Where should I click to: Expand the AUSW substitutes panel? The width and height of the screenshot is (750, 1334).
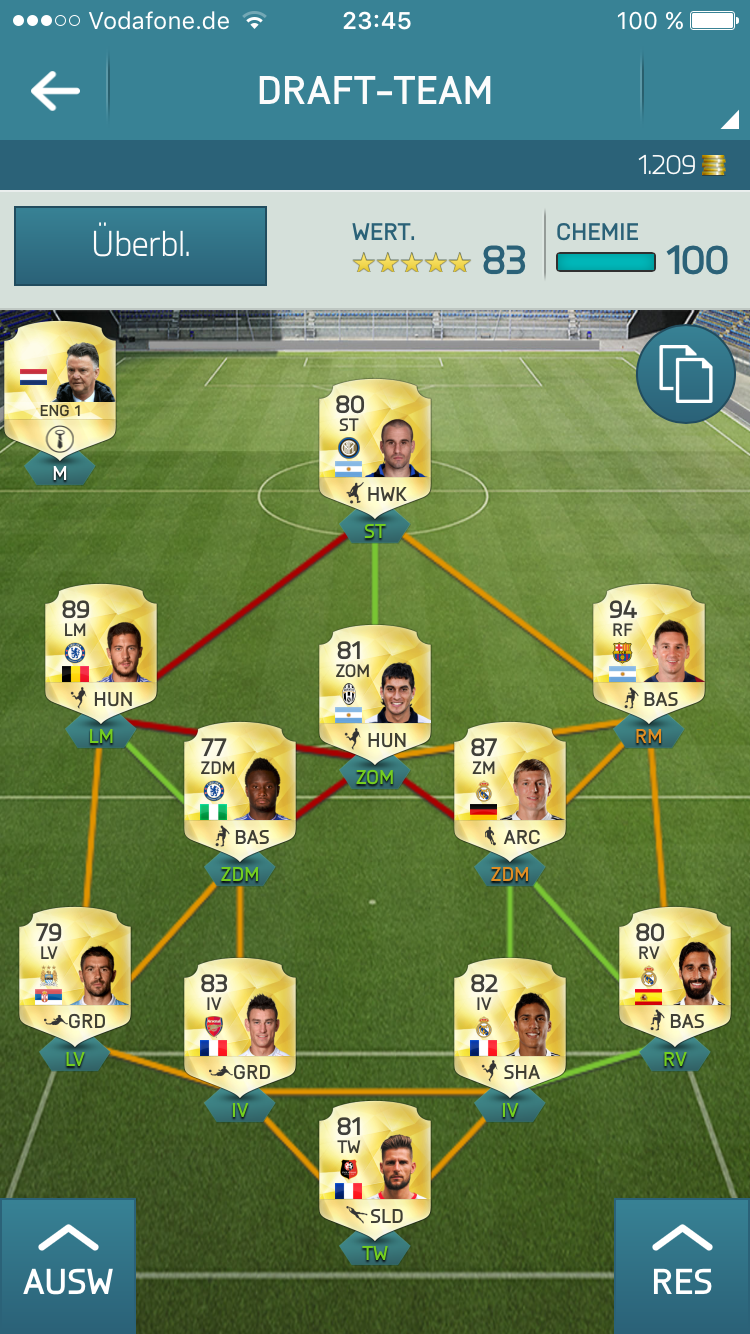pyautogui.click(x=68, y=1266)
